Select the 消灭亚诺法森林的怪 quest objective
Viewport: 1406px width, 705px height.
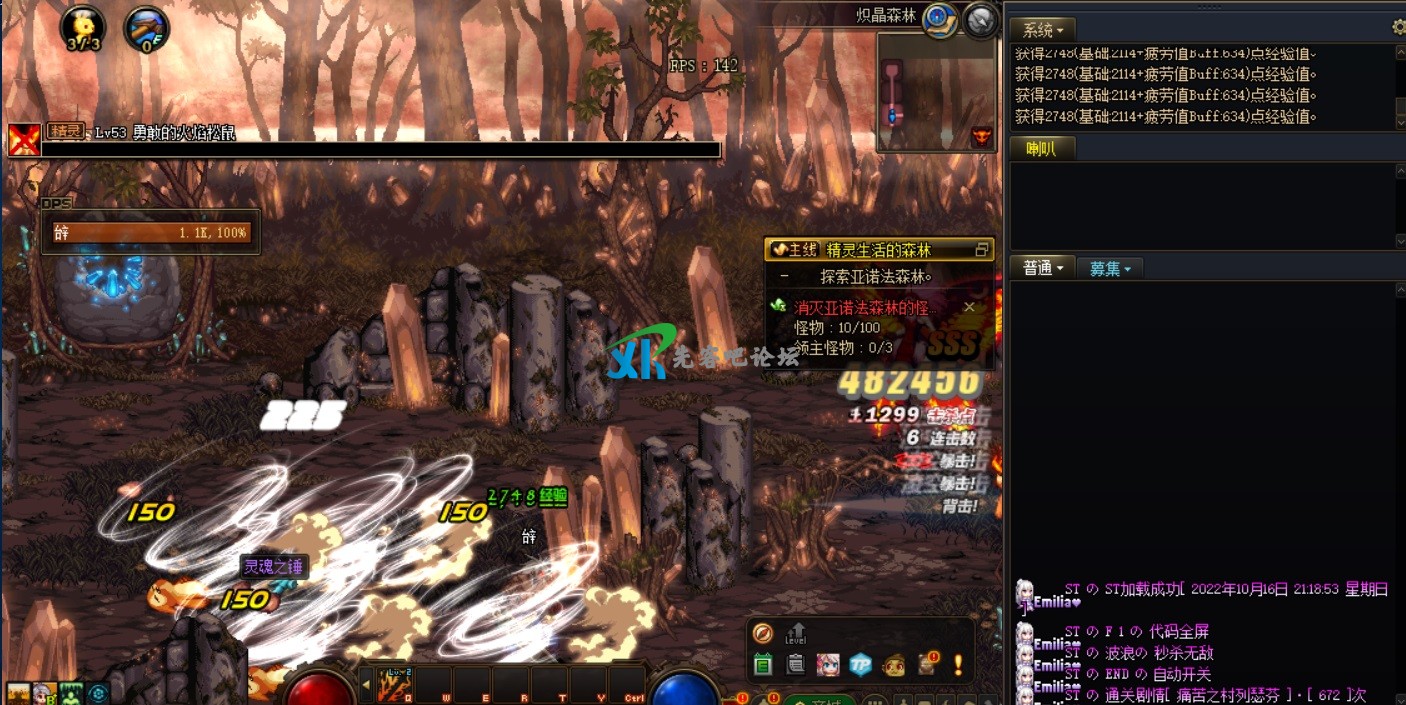tap(866, 308)
